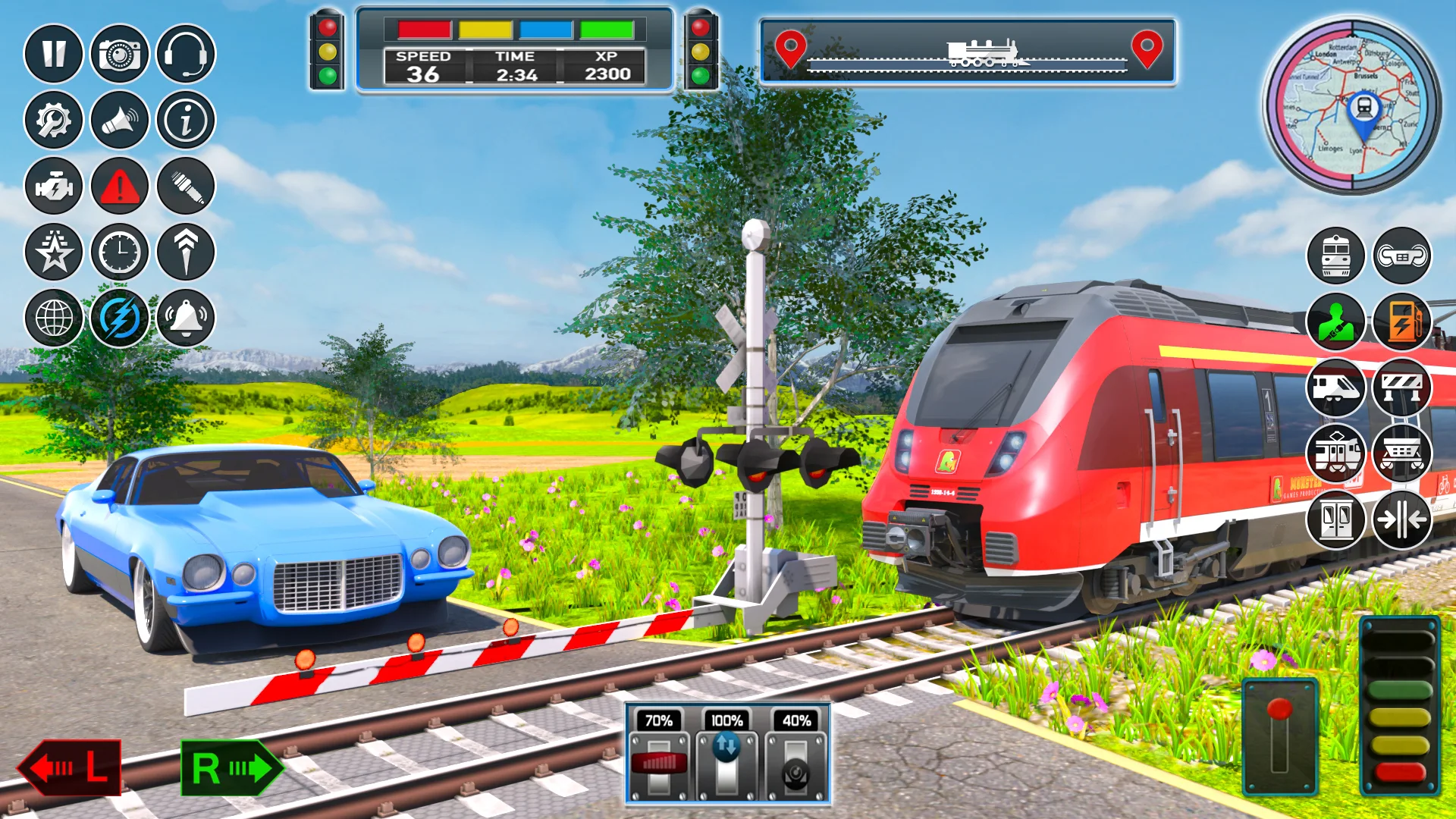
Task: Signal left with the red L arrow
Action: pos(70,767)
